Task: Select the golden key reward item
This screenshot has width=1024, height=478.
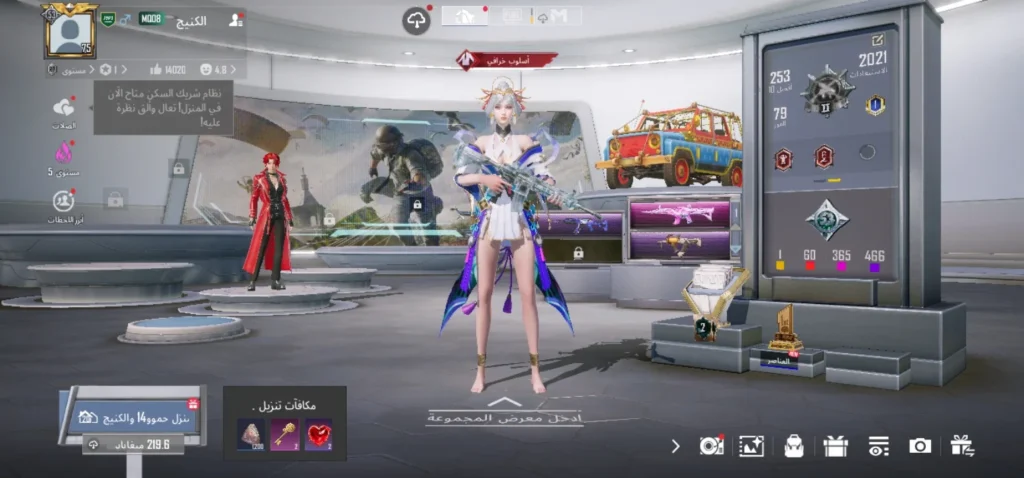Action: pyautogui.click(x=285, y=435)
